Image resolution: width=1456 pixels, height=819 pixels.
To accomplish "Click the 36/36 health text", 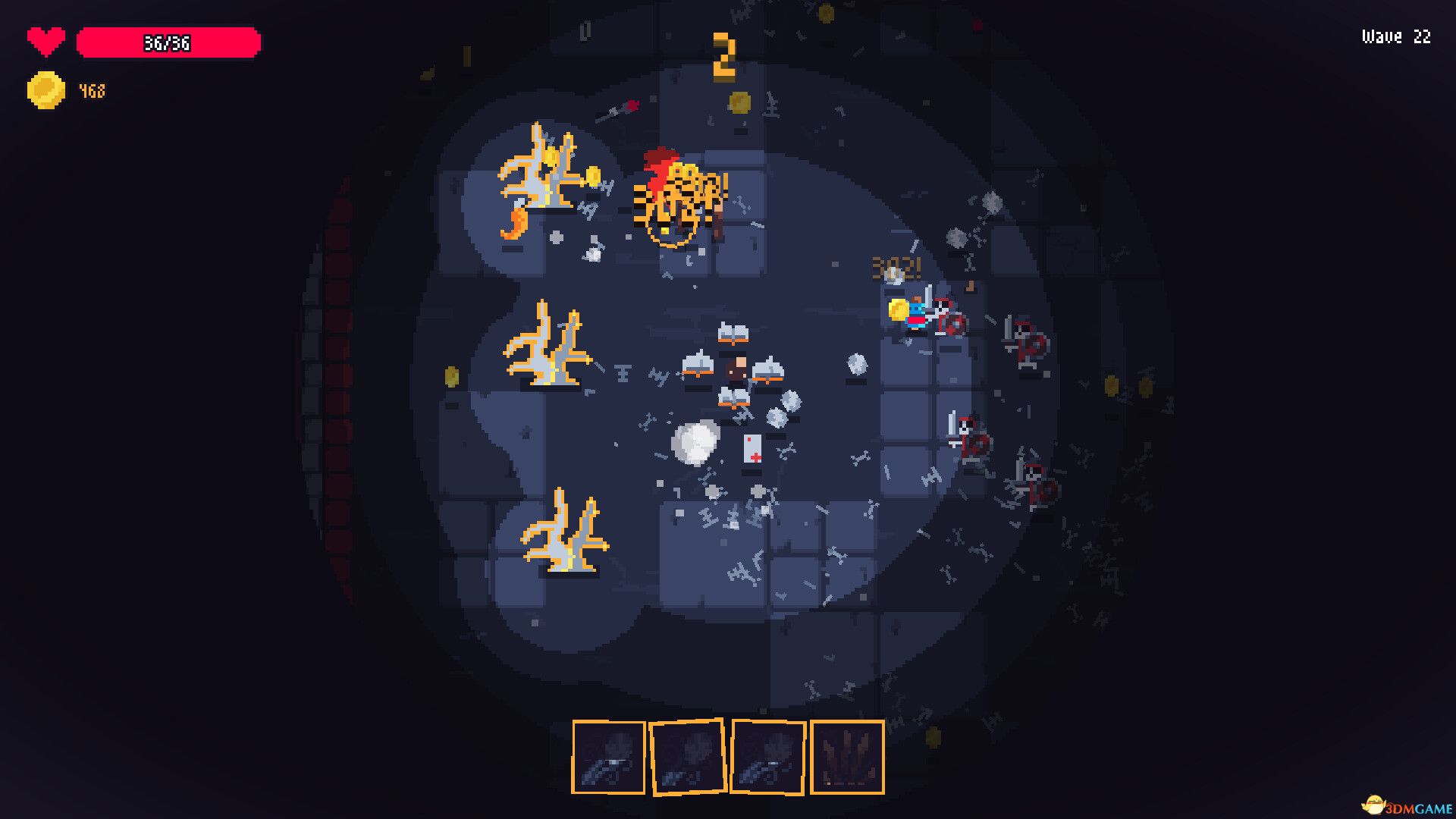I will coord(168,43).
